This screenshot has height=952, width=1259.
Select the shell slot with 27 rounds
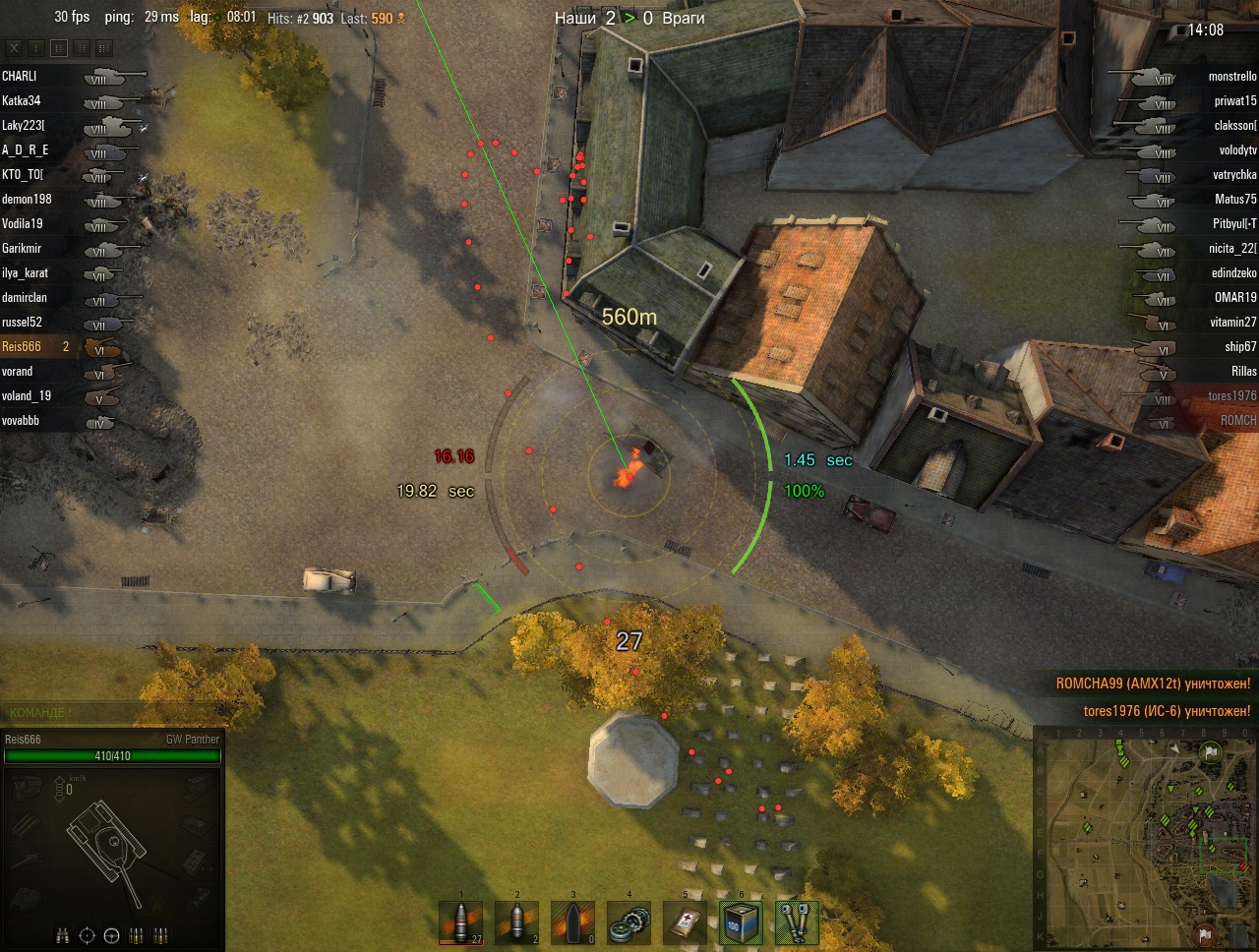pos(461,924)
